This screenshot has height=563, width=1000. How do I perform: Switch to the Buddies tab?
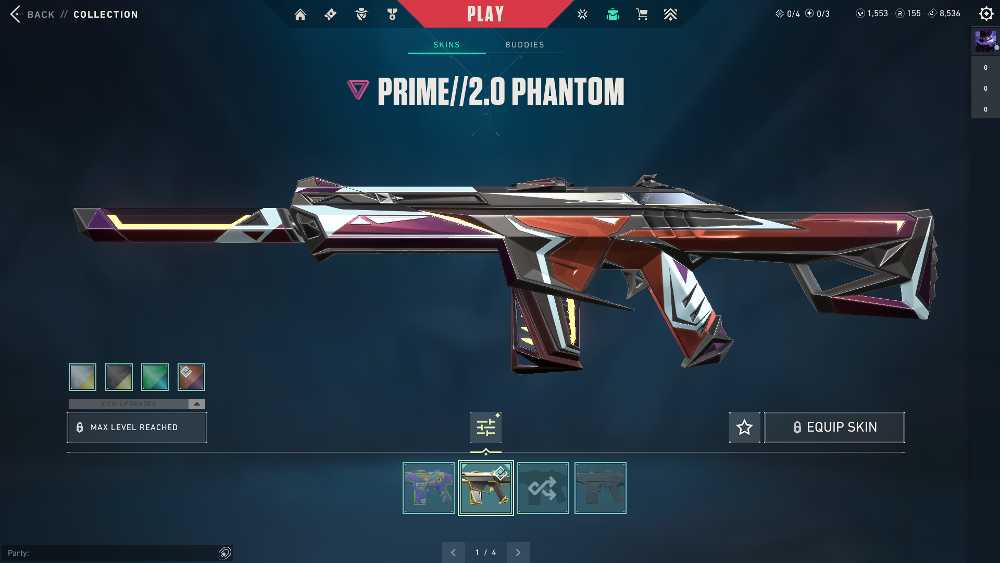pyautogui.click(x=524, y=45)
